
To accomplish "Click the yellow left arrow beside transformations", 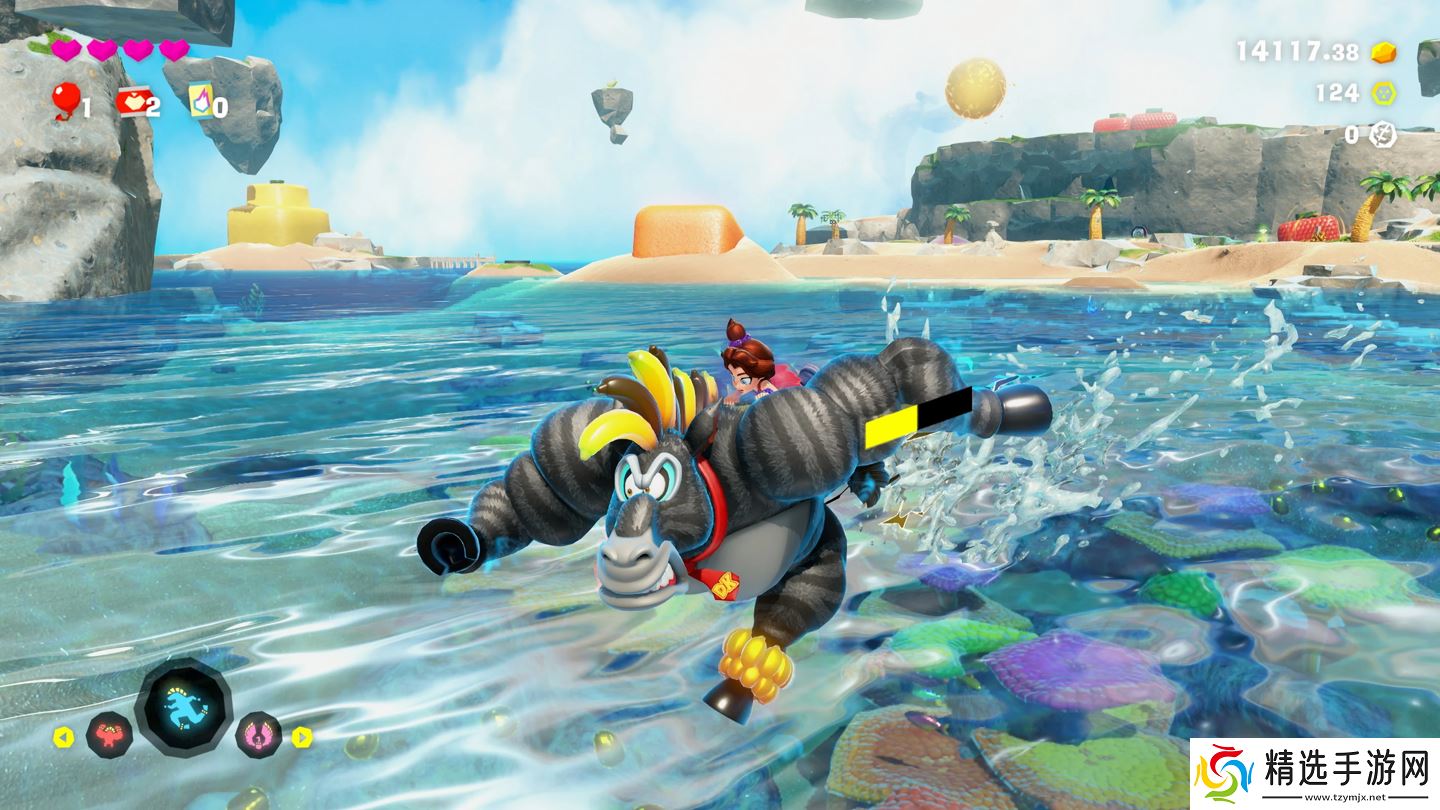I will pyautogui.click(x=63, y=737).
